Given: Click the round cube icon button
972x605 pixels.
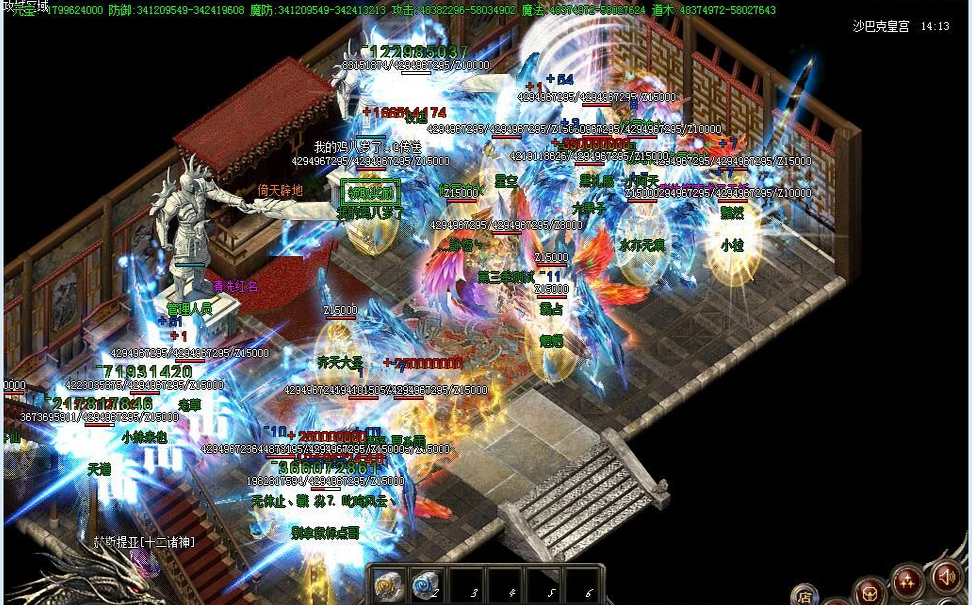Looking at the screenshot, I should point(870,591).
